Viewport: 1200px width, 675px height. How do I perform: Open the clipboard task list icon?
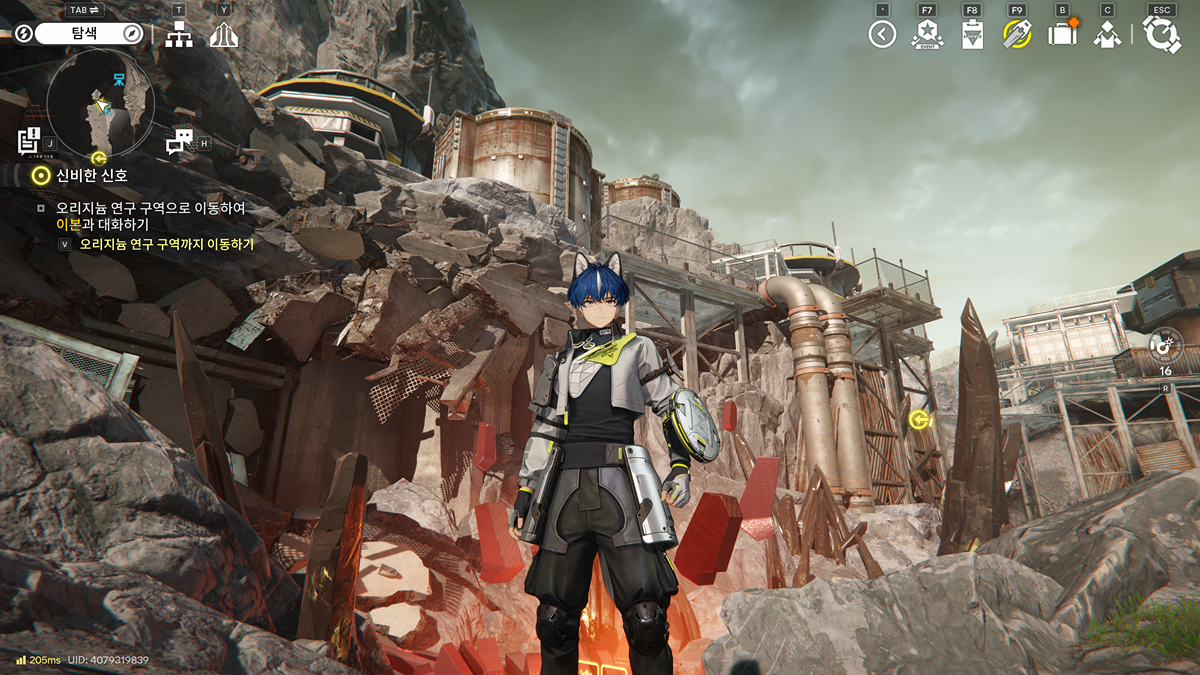click(x=972, y=35)
